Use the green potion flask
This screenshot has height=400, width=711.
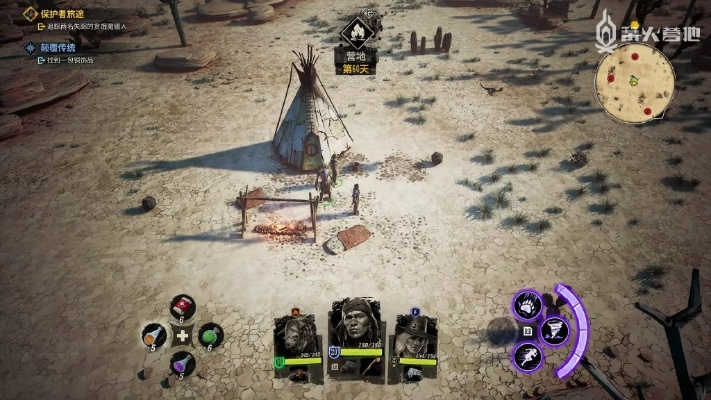[210, 336]
